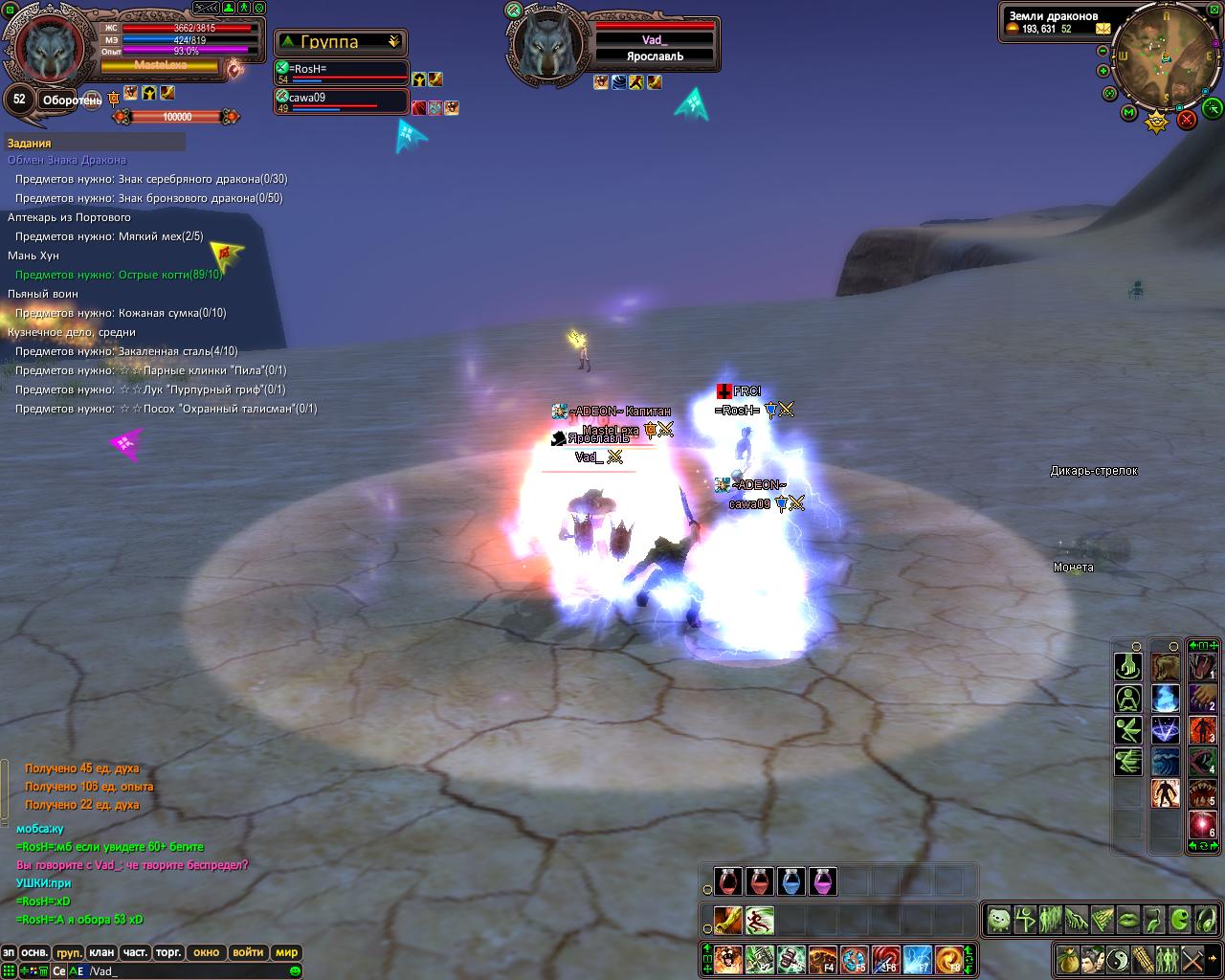
Task: Zoom in the minimap with the plus button
Action: [1103, 70]
